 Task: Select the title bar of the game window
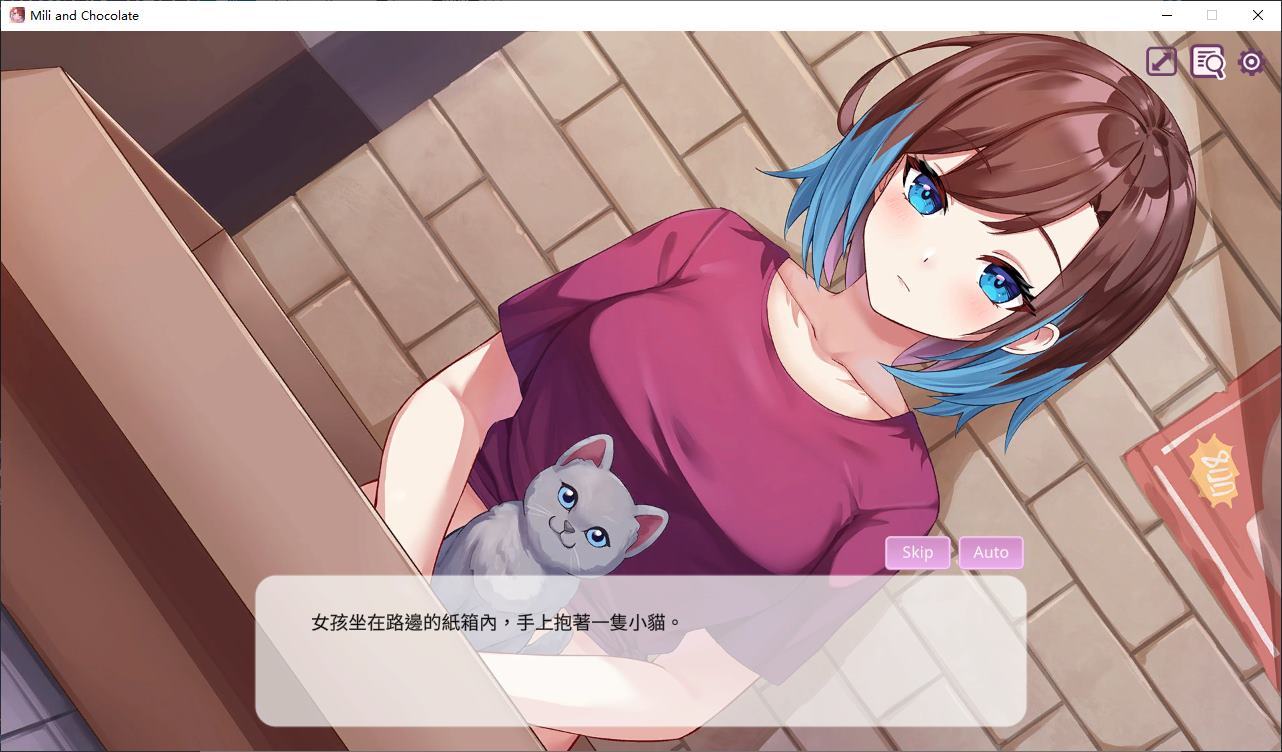coord(600,15)
